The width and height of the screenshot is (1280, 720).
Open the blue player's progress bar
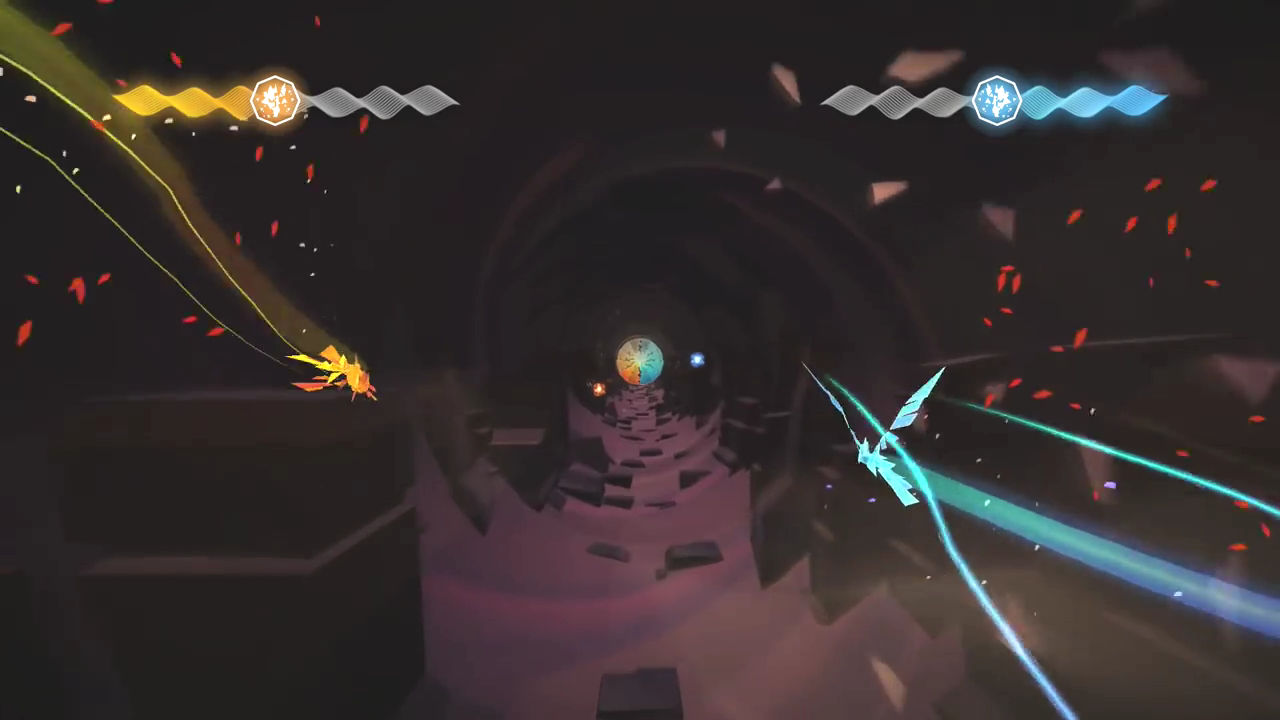(x=995, y=100)
